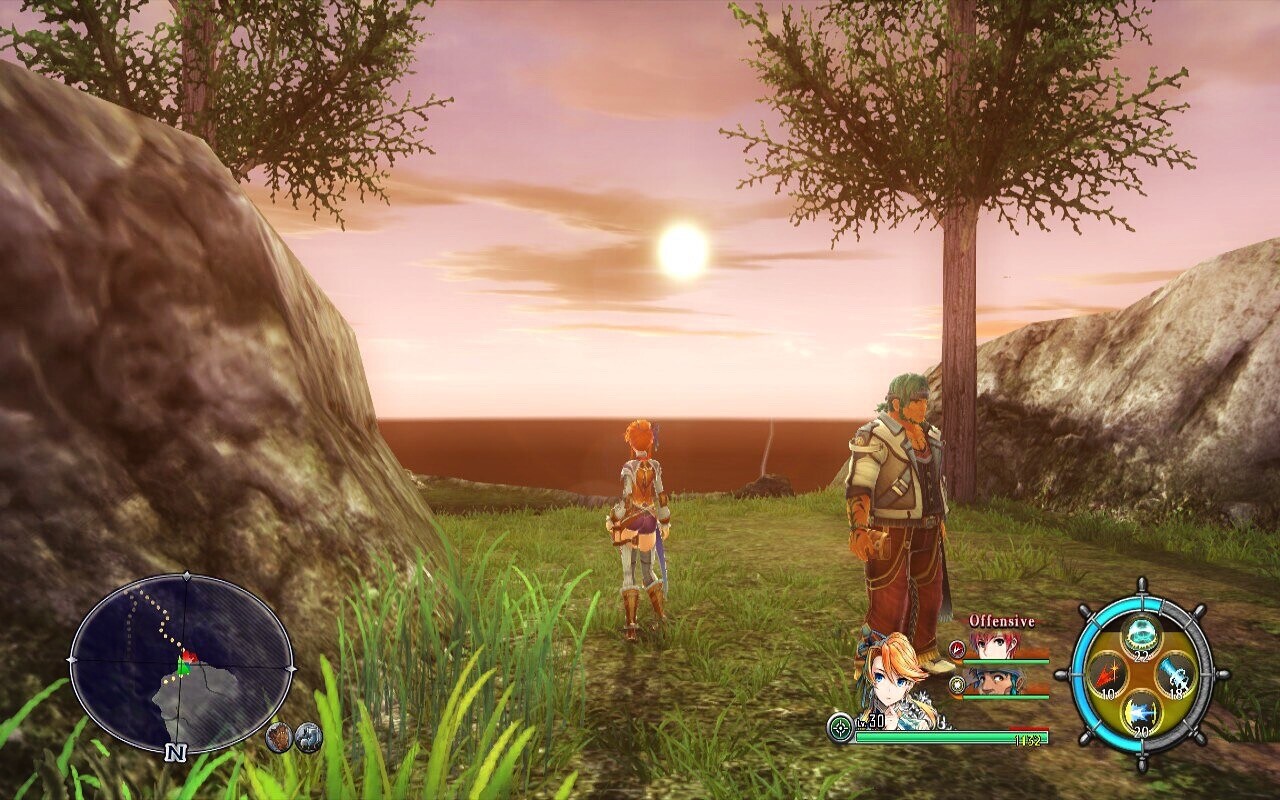Click the green crosshair icon by level
This screenshot has height=800, width=1280.
click(x=840, y=727)
